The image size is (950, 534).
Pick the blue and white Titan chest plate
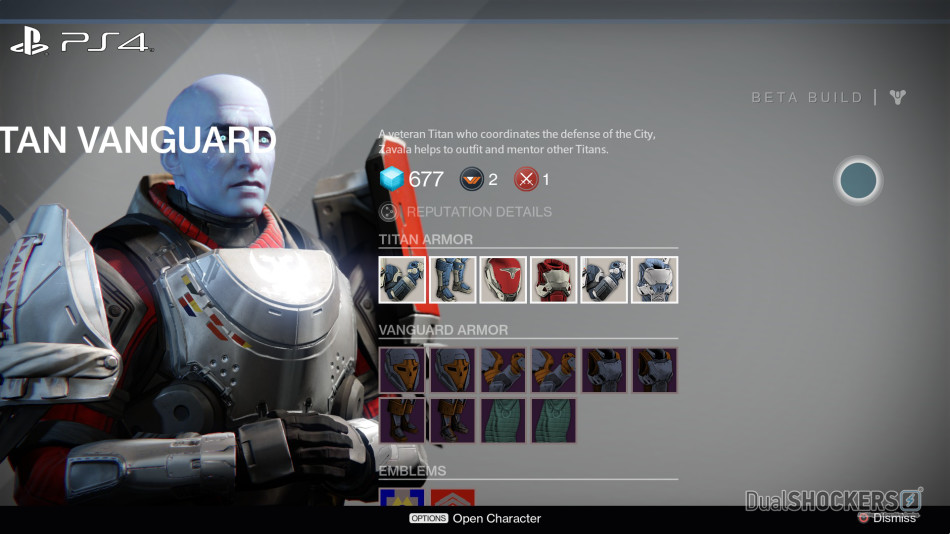click(655, 280)
